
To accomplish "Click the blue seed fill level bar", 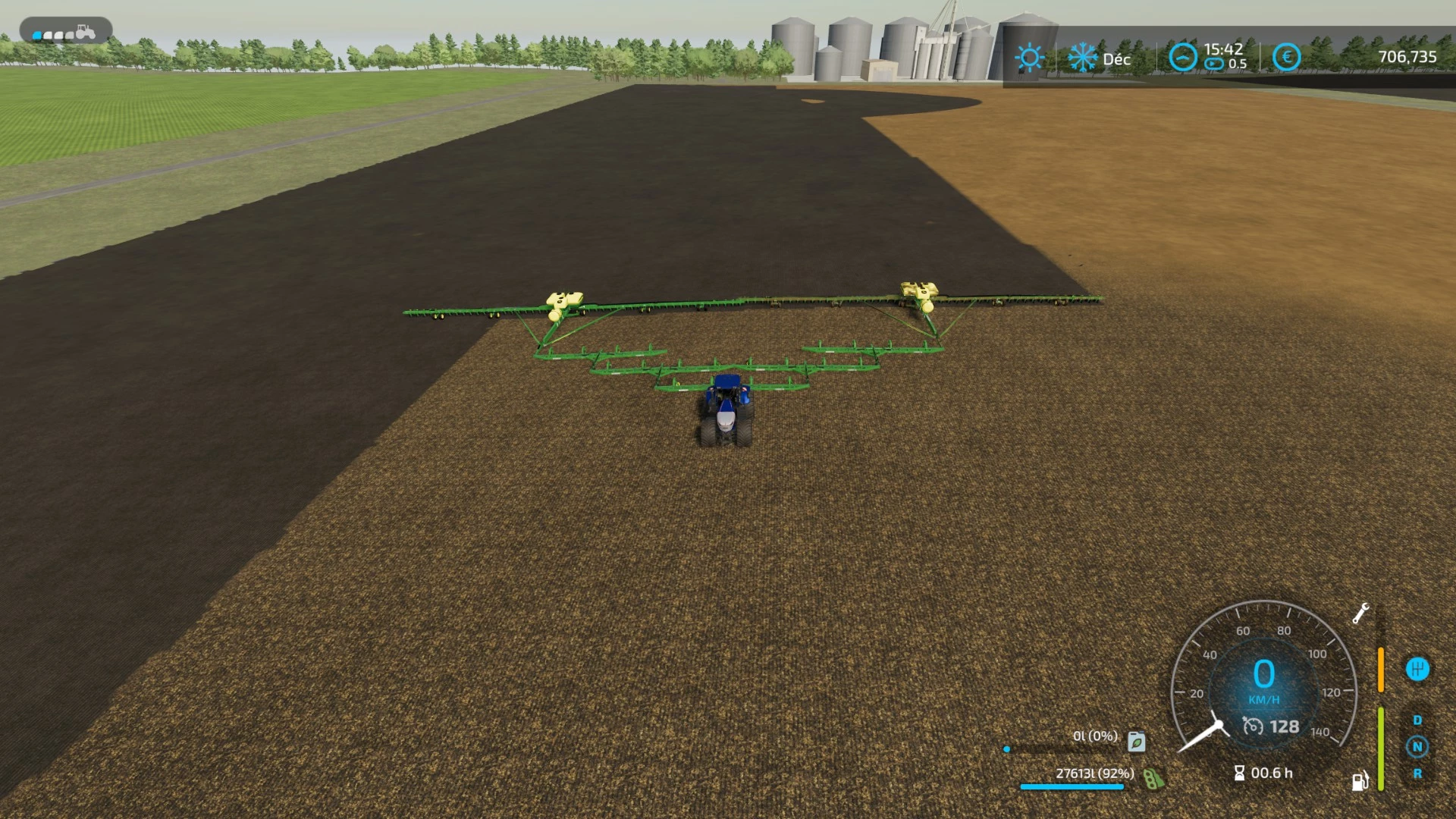I will coord(1072,786).
